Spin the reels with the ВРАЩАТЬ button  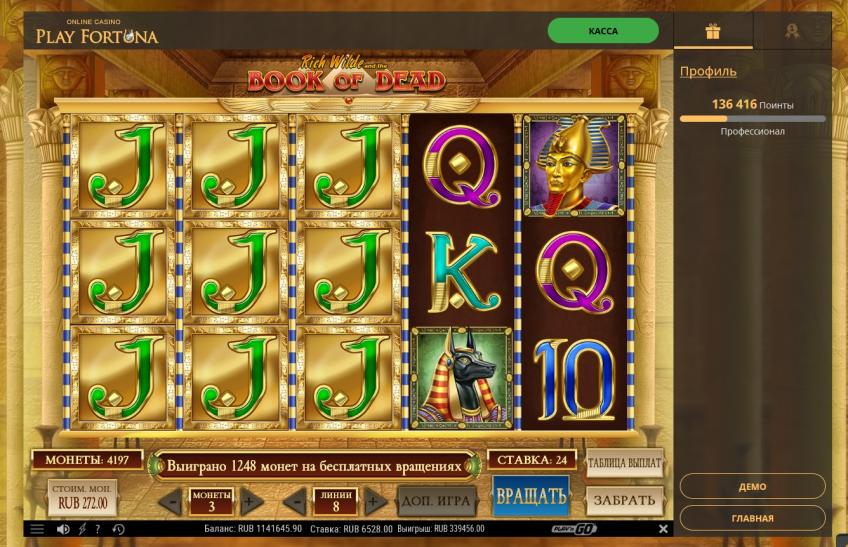[x=530, y=496]
